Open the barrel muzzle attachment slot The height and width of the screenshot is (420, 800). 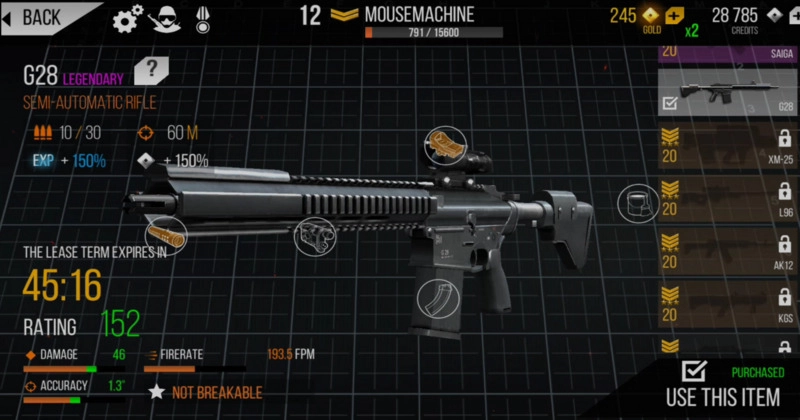click(x=165, y=234)
